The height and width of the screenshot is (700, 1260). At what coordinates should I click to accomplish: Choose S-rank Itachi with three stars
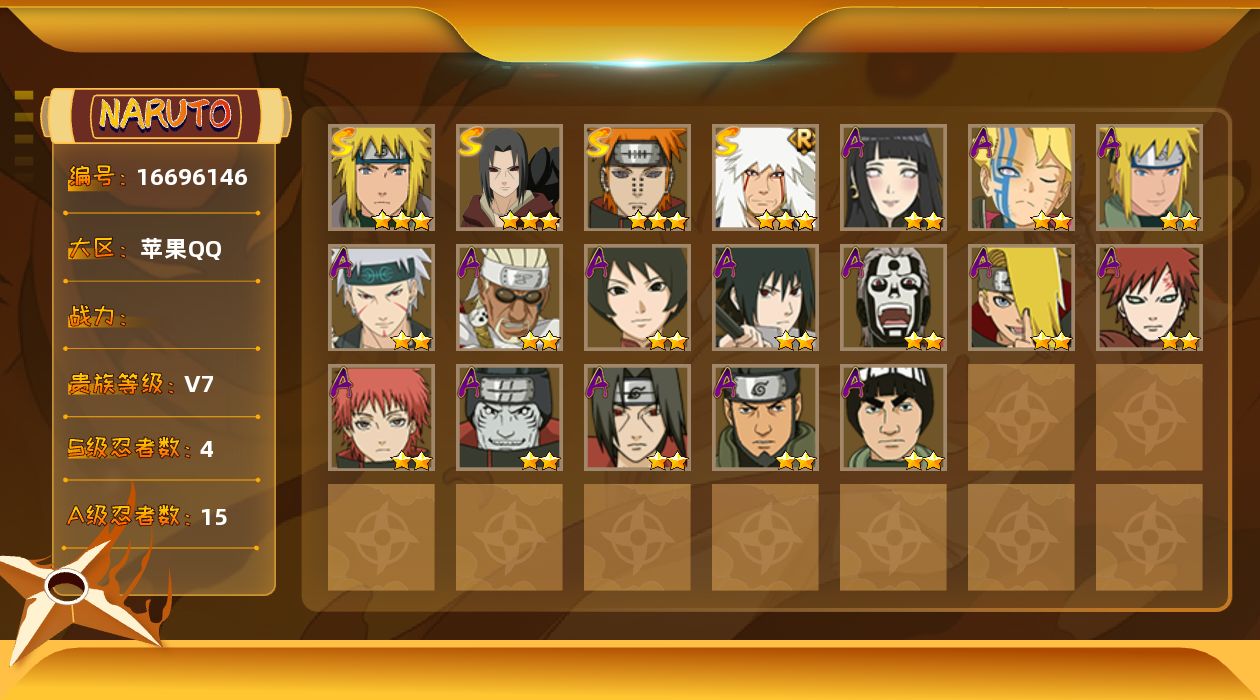509,177
